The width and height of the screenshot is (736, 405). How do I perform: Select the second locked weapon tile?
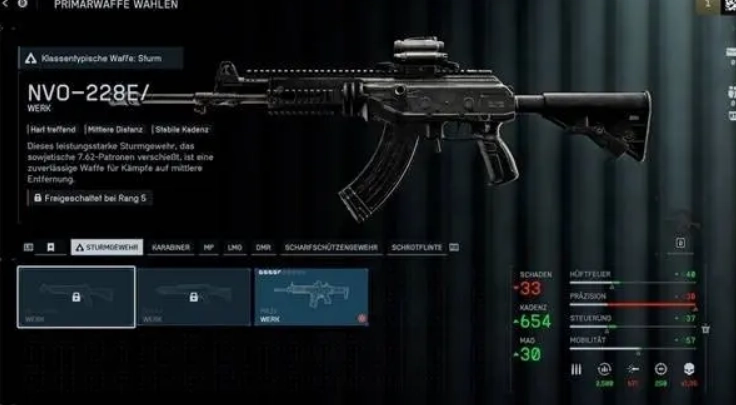(x=193, y=297)
